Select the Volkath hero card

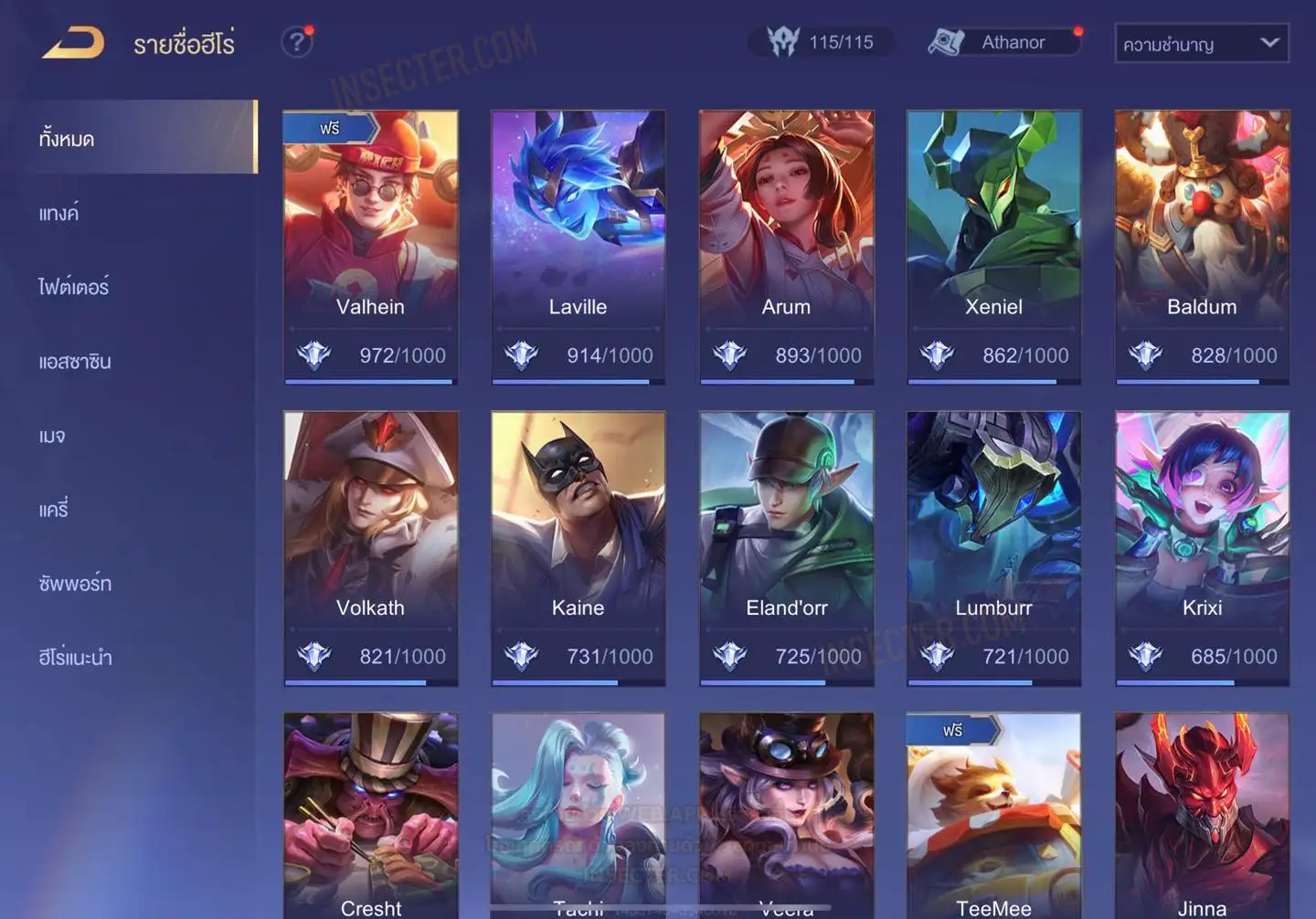point(370,548)
